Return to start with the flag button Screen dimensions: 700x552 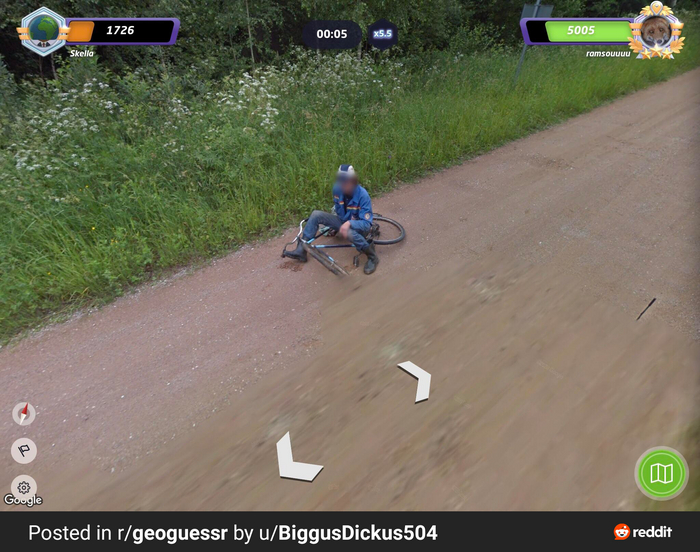(24, 450)
